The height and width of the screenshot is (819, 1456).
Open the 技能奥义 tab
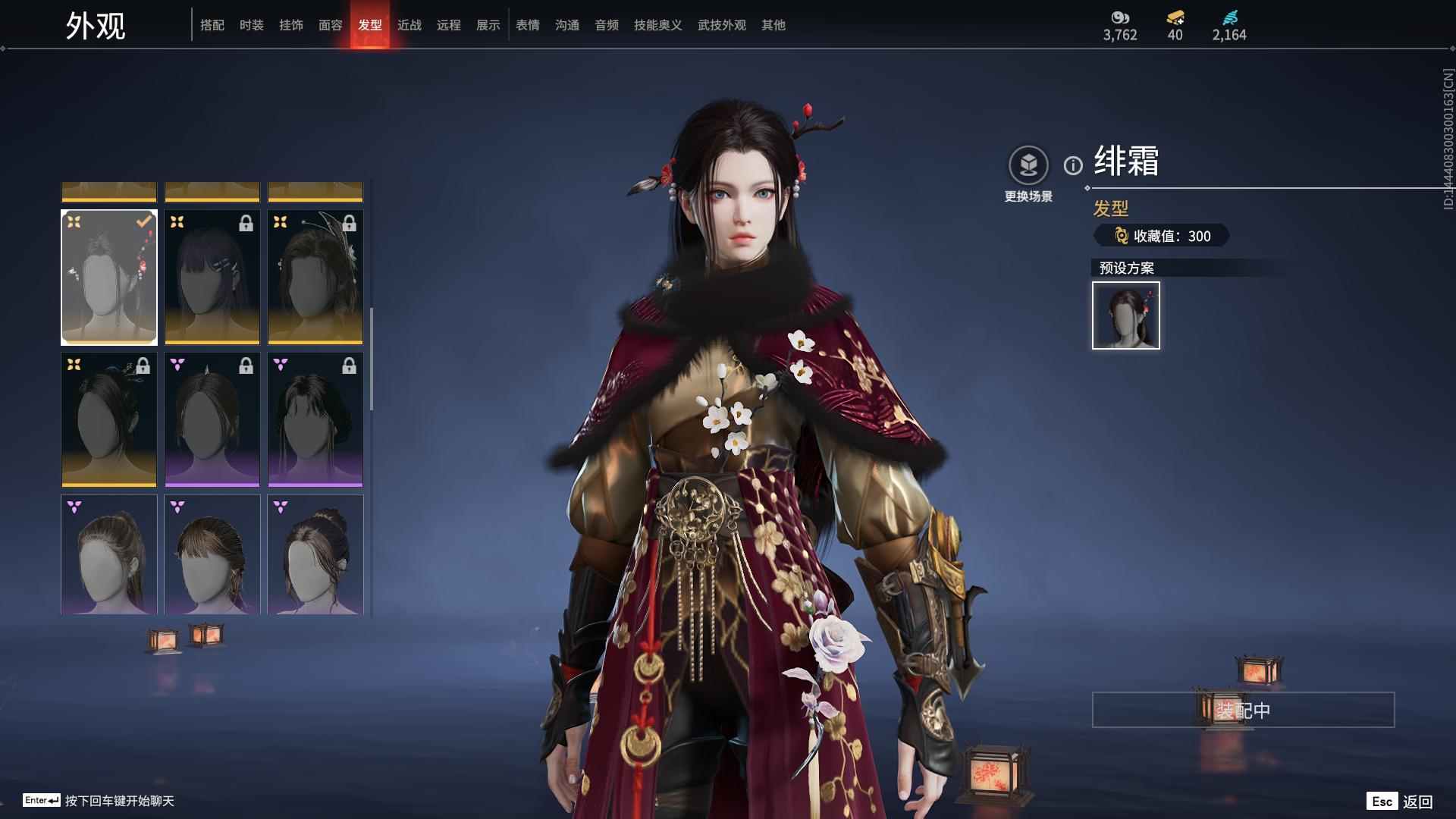[658, 25]
